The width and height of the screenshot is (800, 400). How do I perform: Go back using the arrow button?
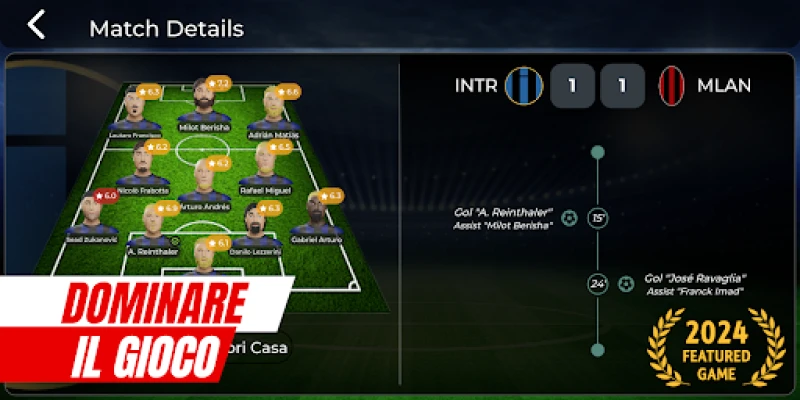(37, 25)
